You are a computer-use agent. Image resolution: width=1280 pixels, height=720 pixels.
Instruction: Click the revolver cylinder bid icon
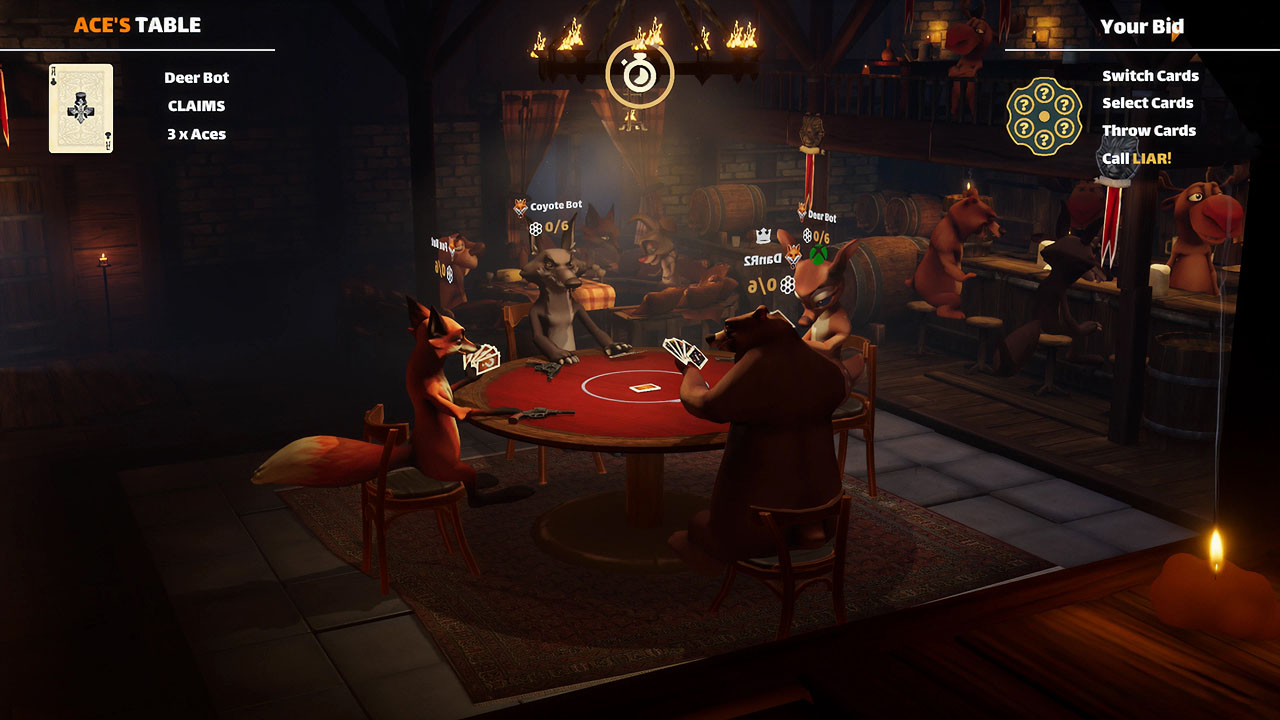pyautogui.click(x=1043, y=116)
